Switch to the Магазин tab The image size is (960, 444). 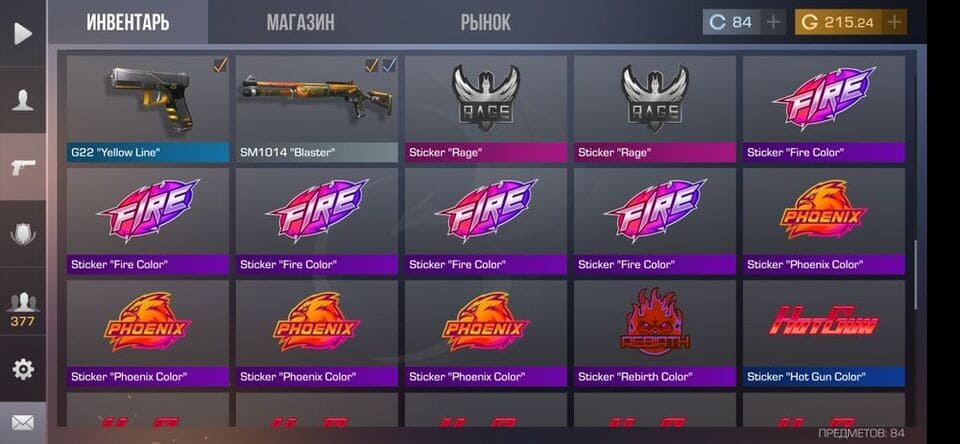point(300,22)
